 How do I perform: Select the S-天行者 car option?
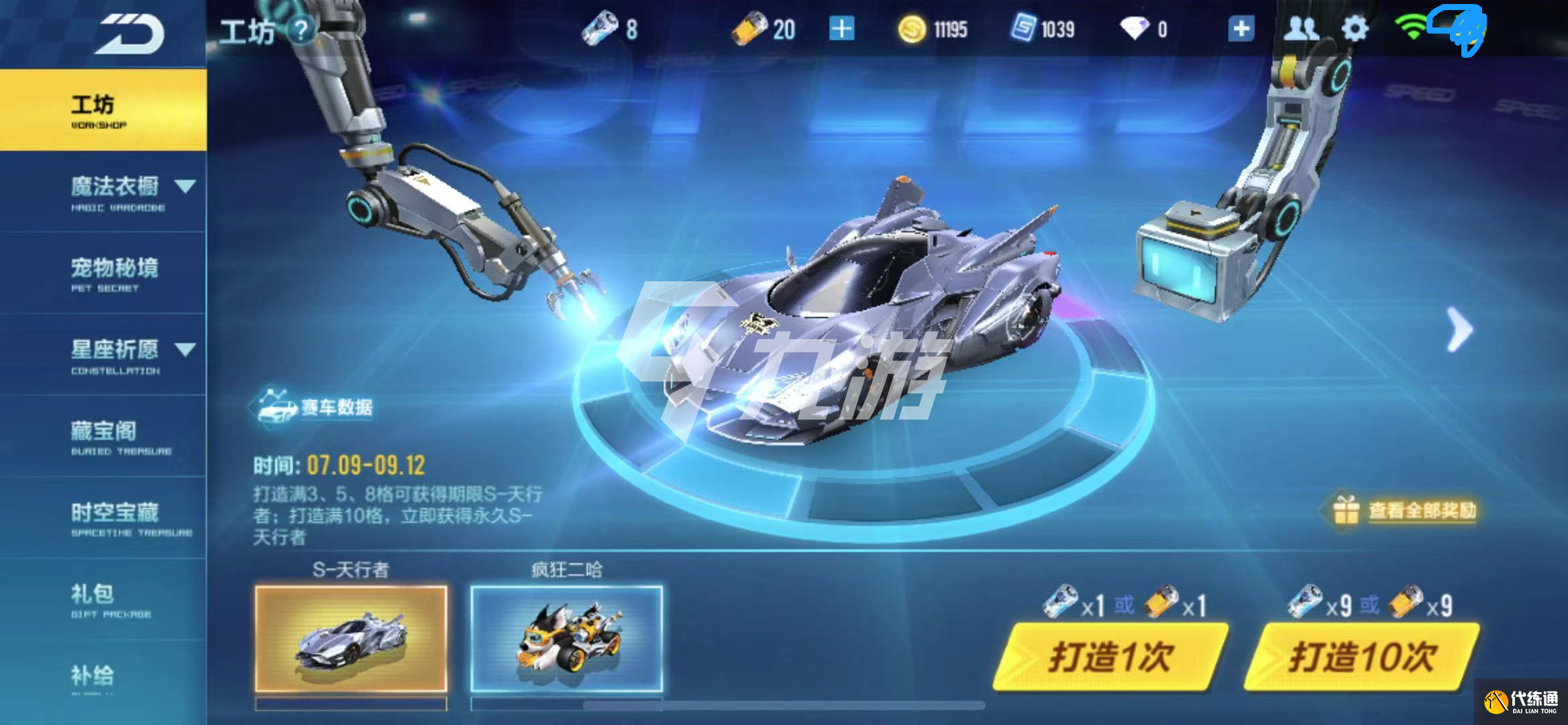pyautogui.click(x=350, y=638)
